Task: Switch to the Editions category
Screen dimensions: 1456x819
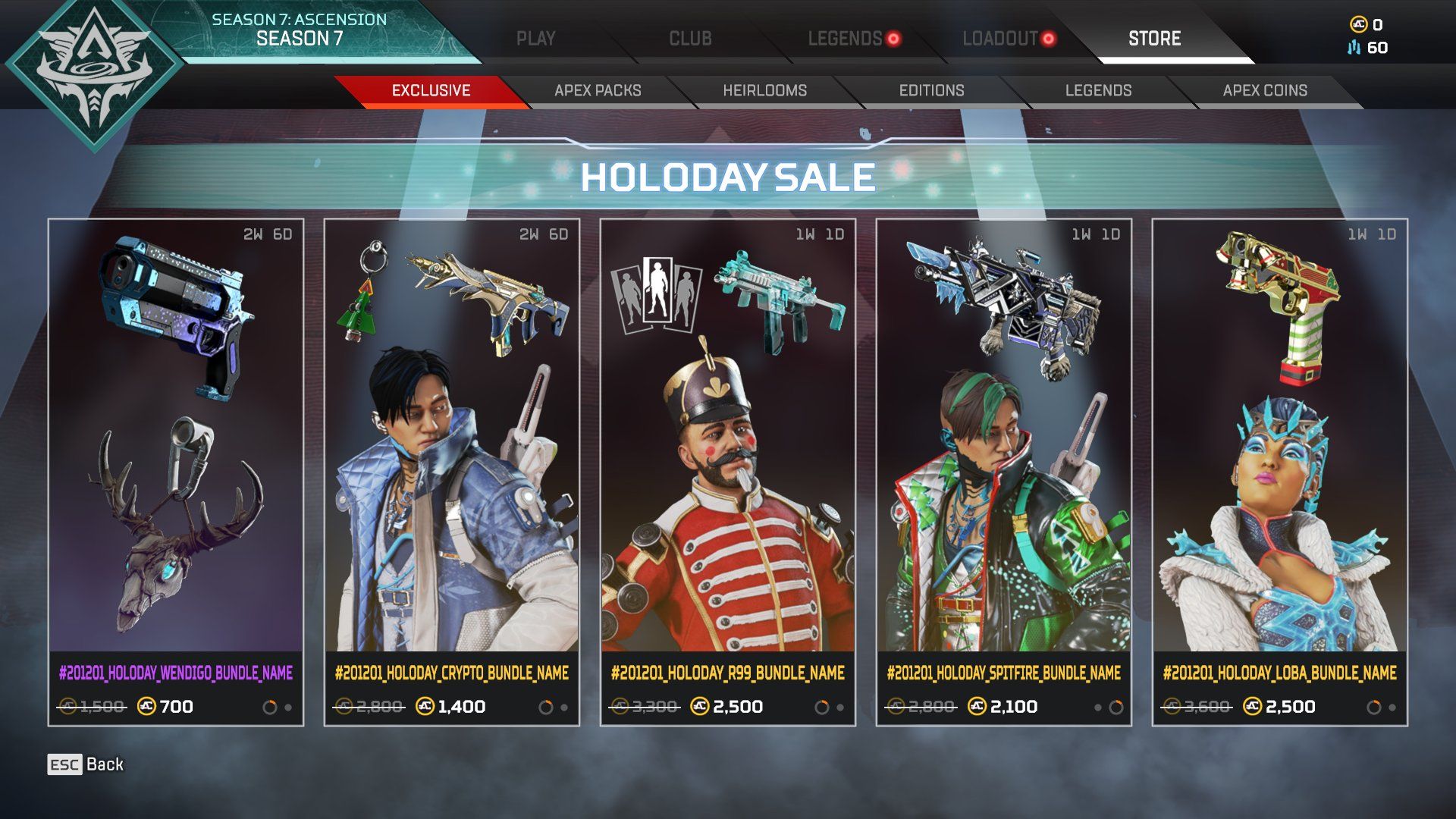Action: click(x=931, y=91)
